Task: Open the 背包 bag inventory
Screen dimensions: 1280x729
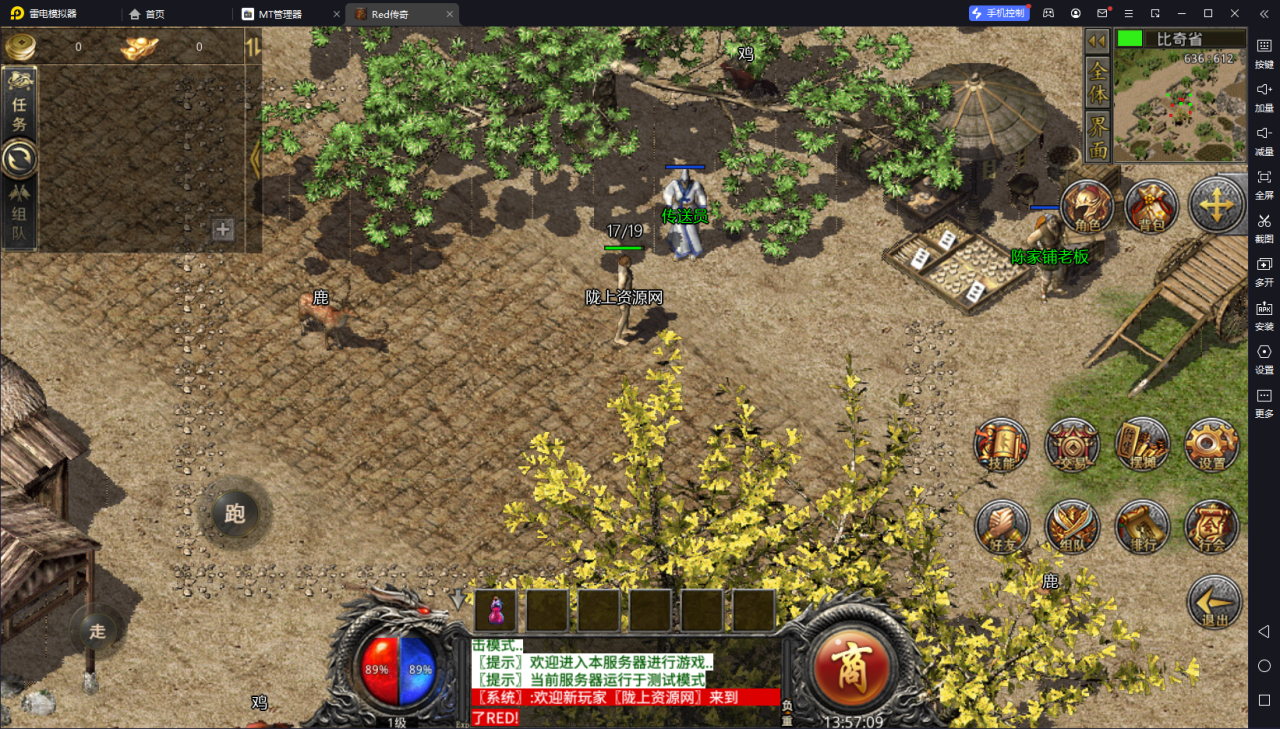Action: coord(1152,207)
